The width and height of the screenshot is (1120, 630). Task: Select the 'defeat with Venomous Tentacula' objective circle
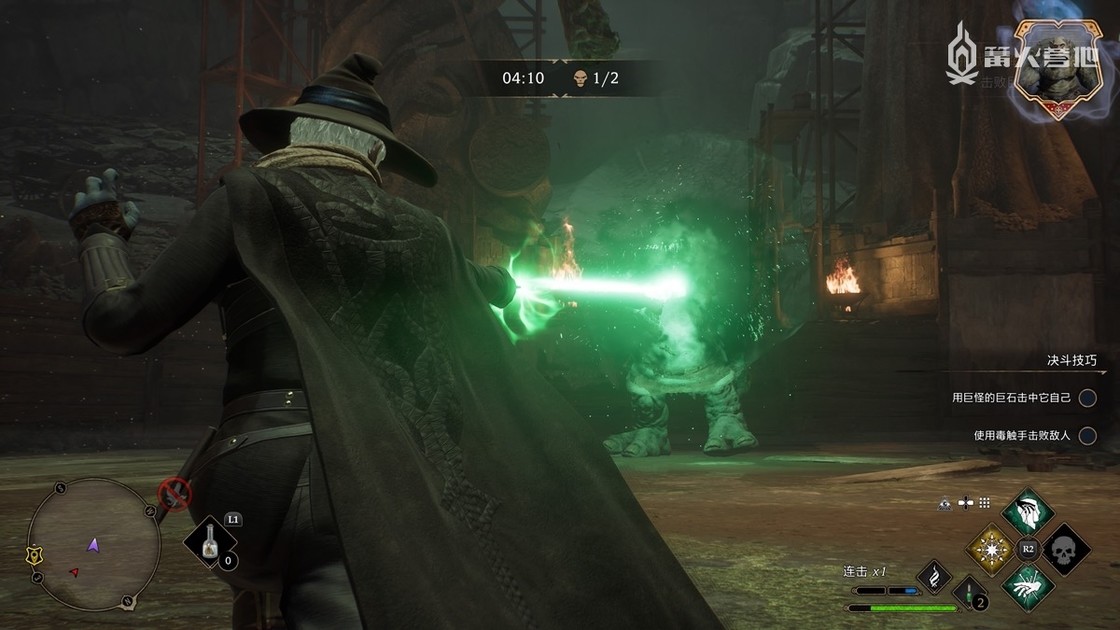pyautogui.click(x=1088, y=435)
